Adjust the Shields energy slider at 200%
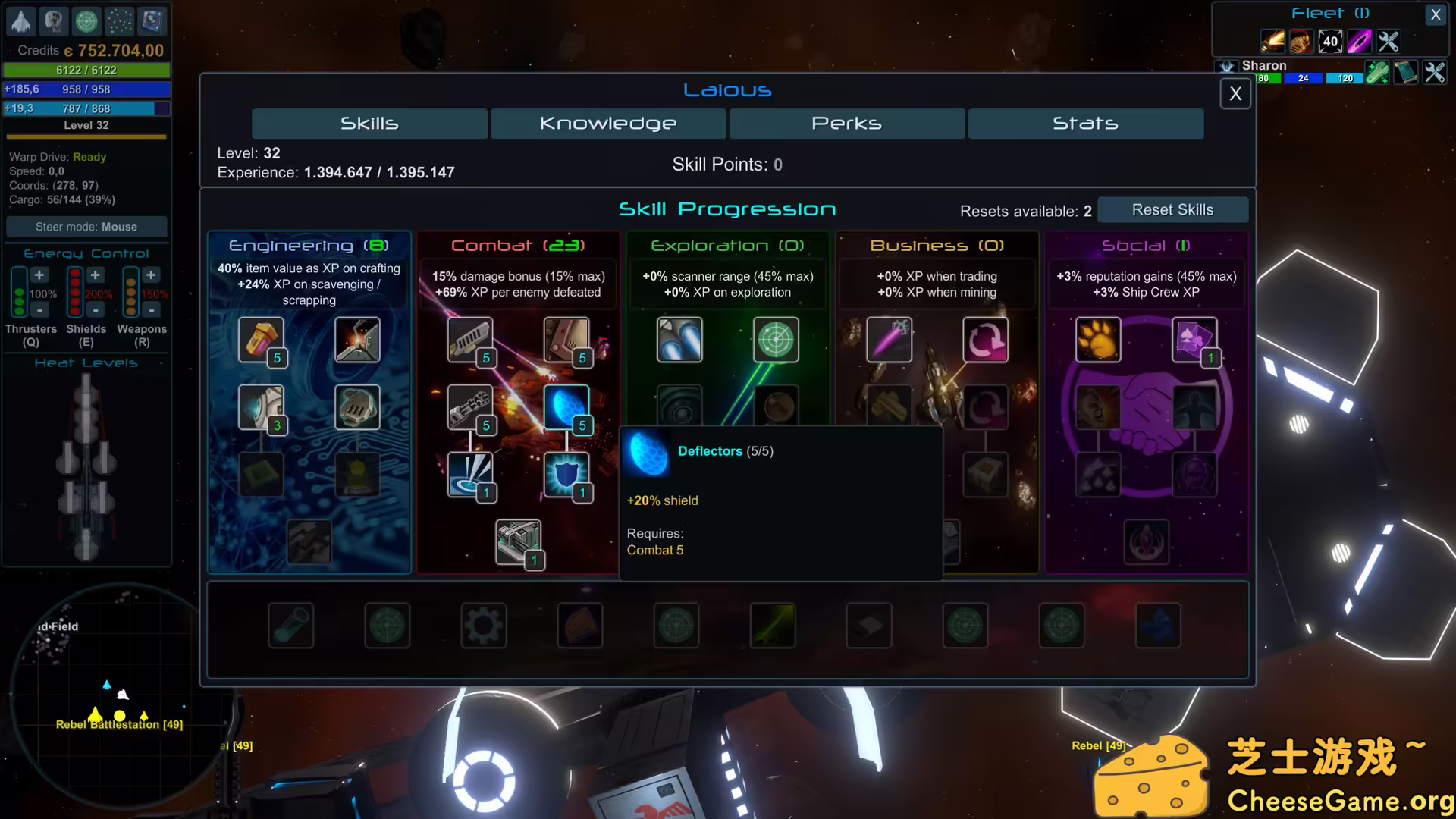This screenshot has width=1456, height=819. (74, 293)
